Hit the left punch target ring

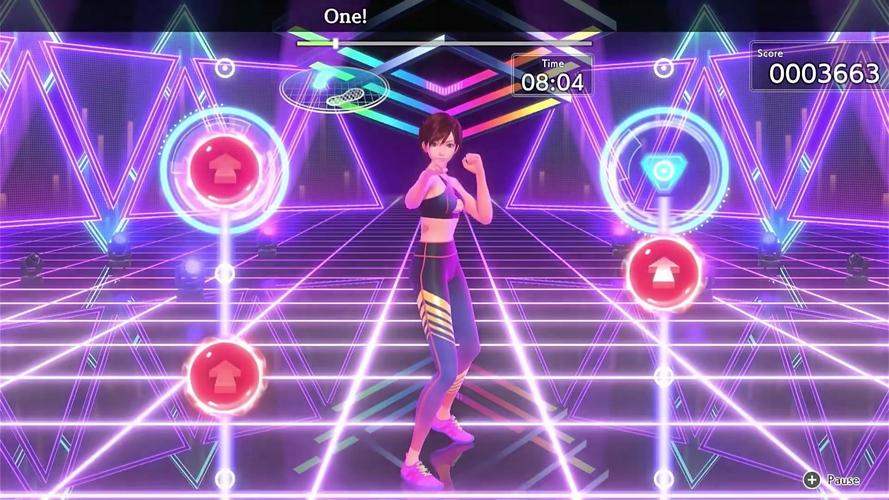(224, 170)
